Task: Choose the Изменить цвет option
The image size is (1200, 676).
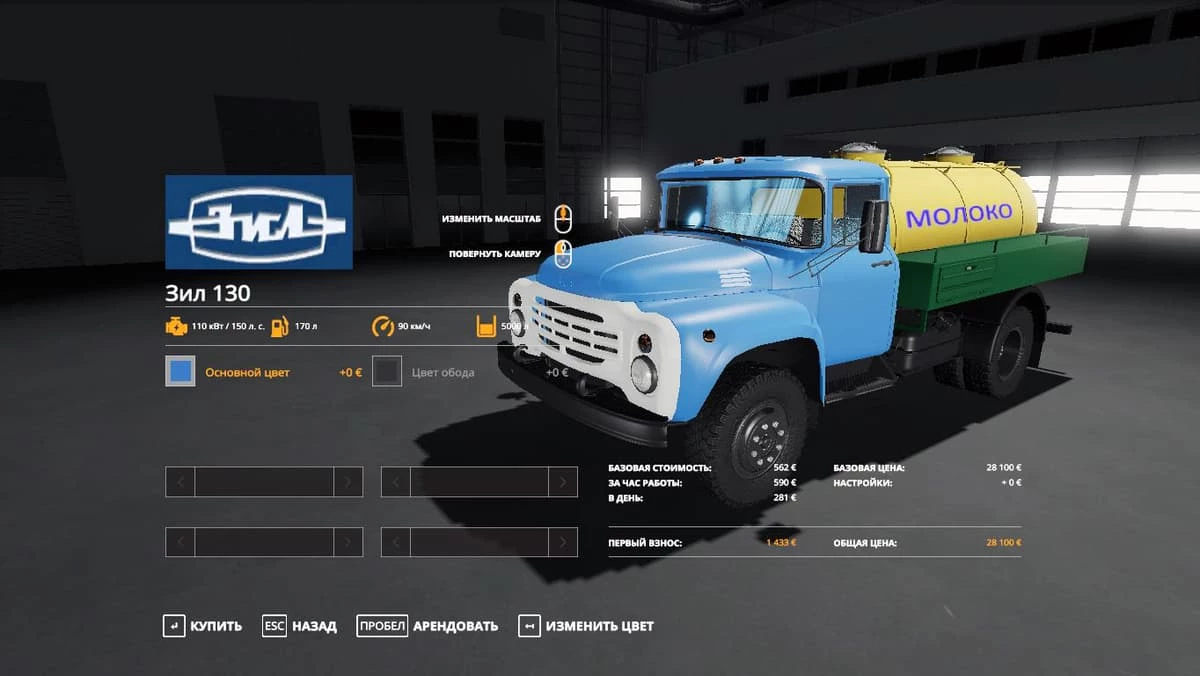Action: click(587, 626)
